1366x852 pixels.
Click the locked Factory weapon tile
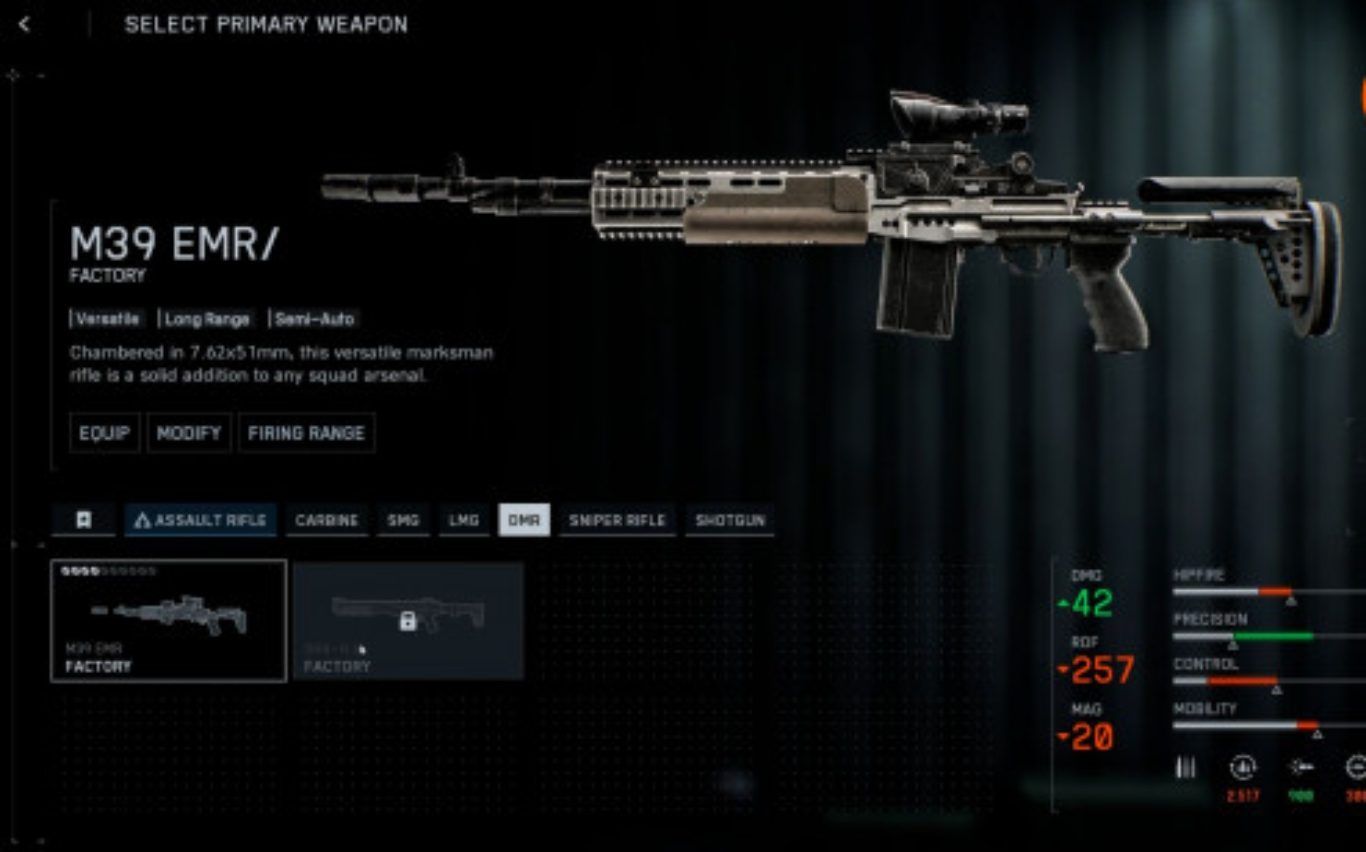408,621
